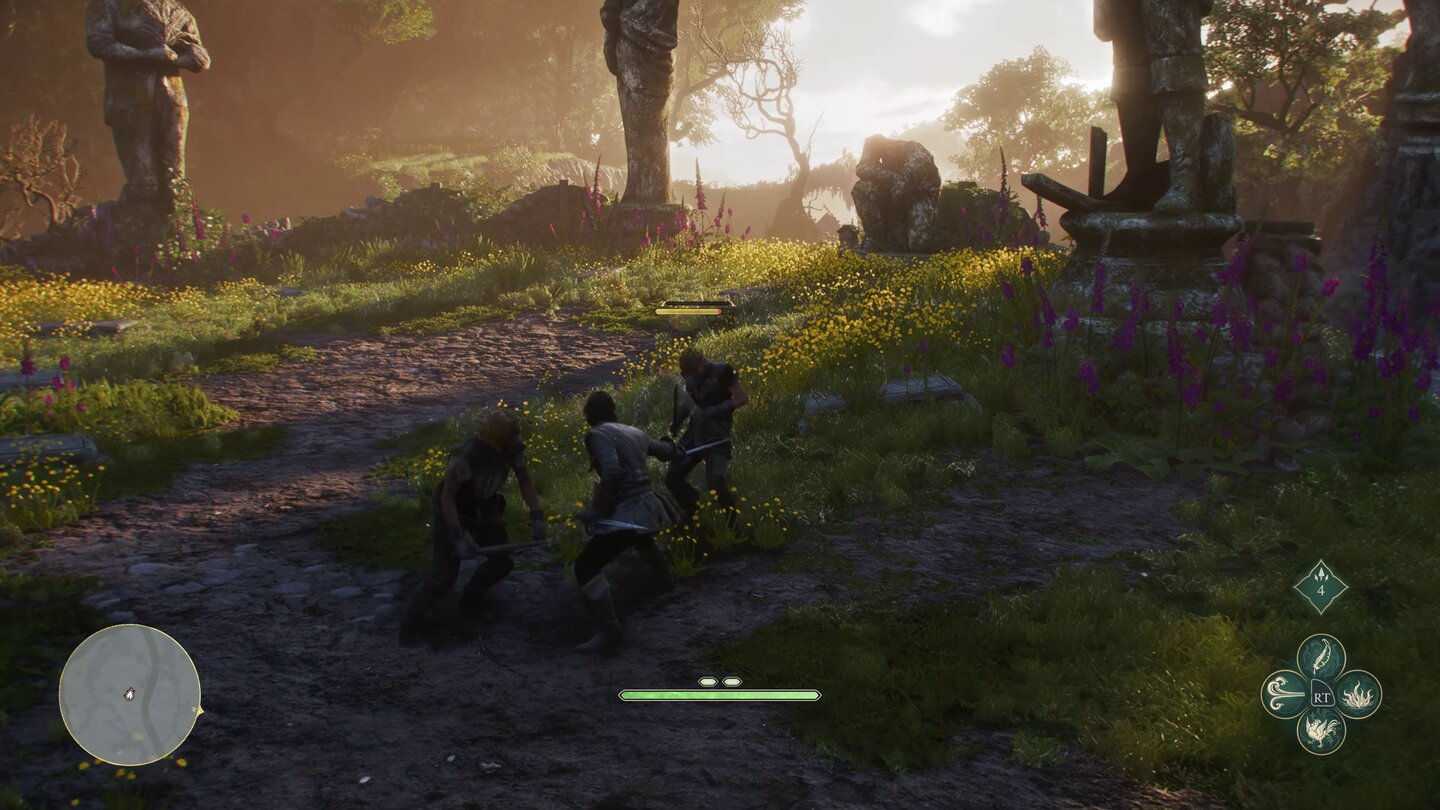Click the enemy health bar frame
The height and width of the screenshot is (810, 1440).
(x=688, y=311)
